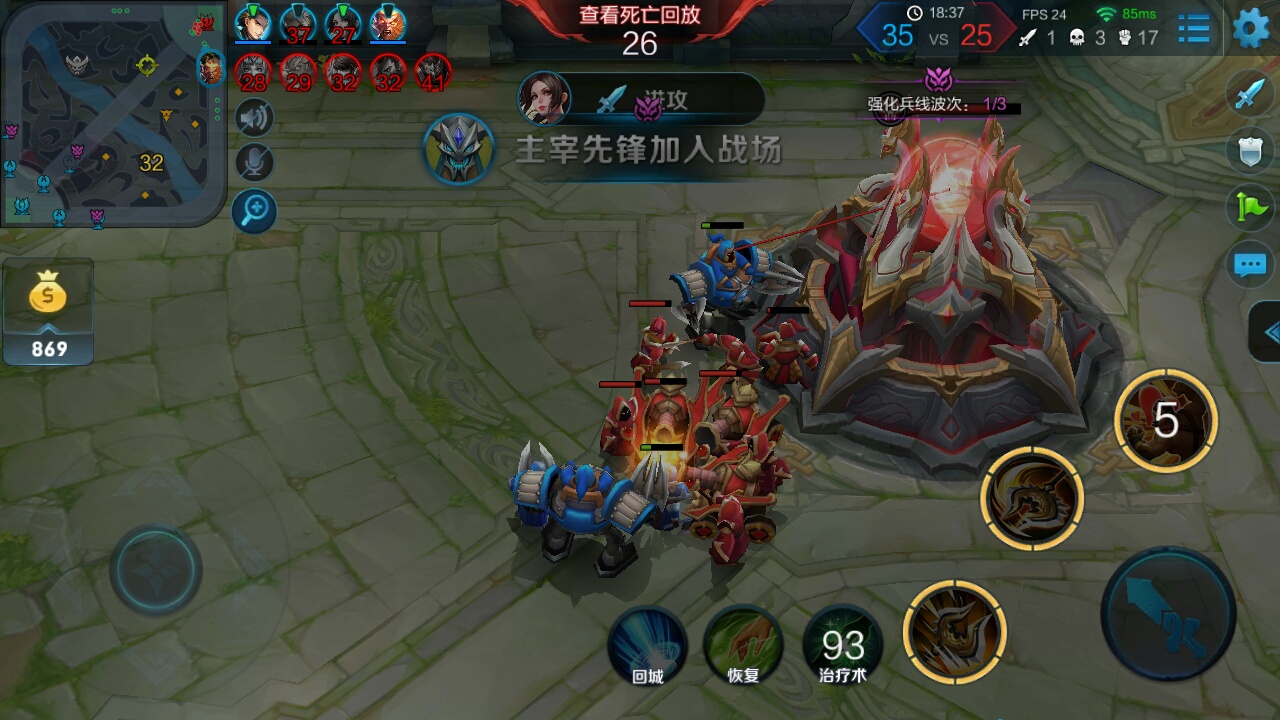The image size is (1280, 720).
Task: Unmute game audio with speaker toggle
Action: pos(253,117)
